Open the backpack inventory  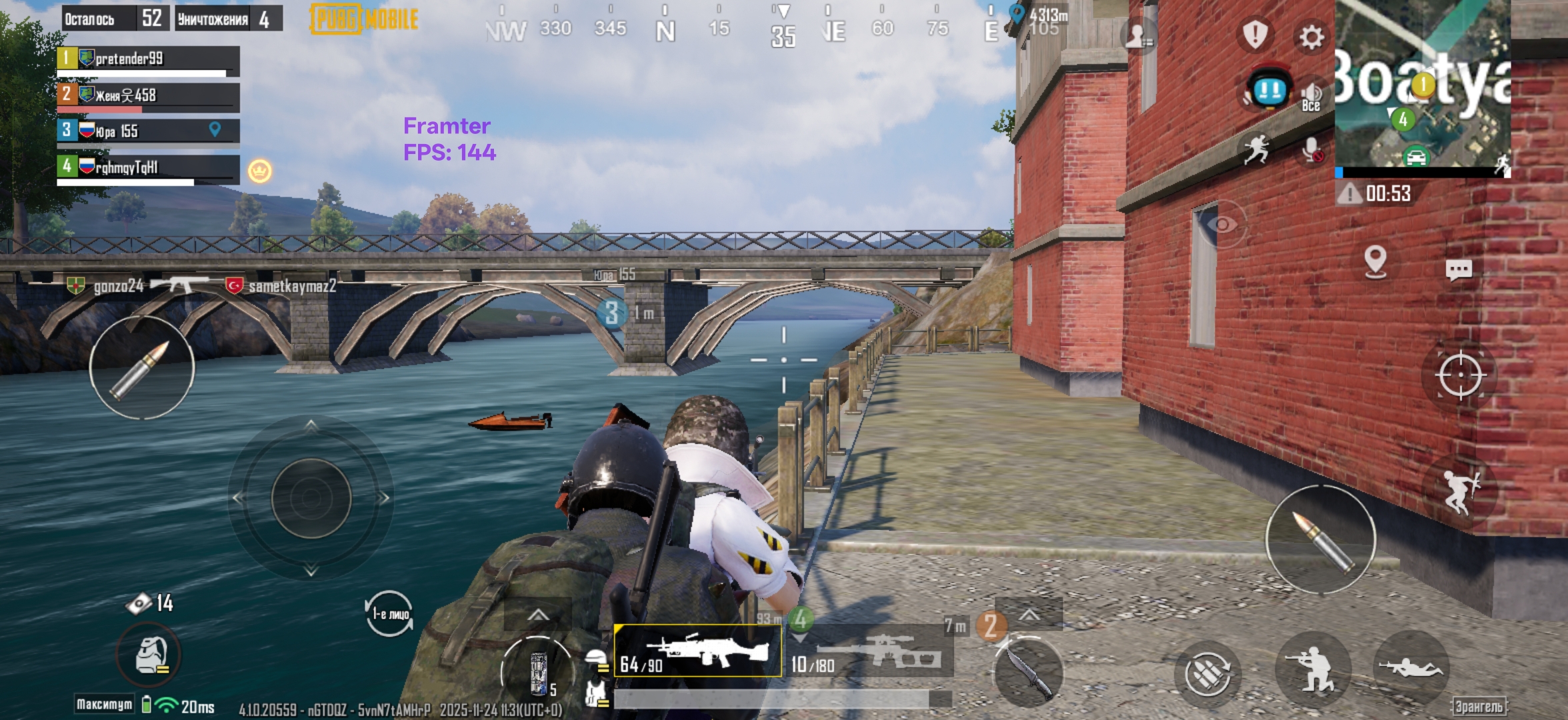coord(150,655)
